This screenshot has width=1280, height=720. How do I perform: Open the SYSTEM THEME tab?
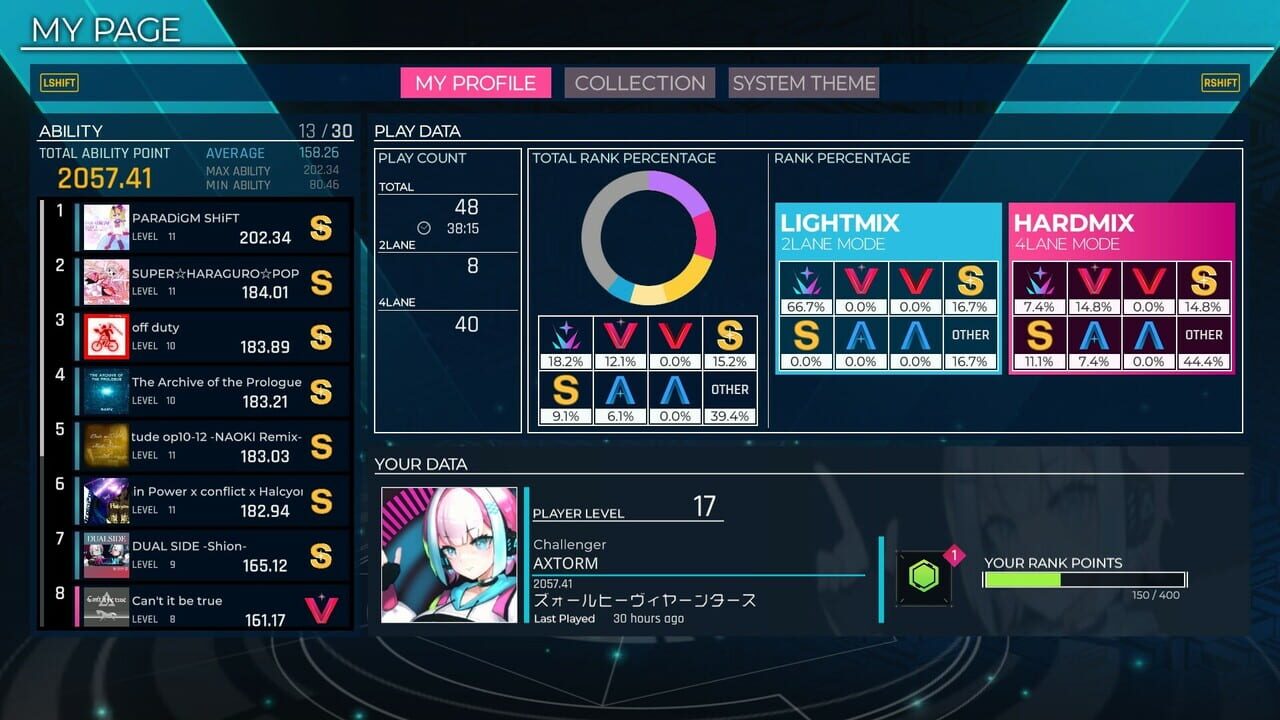(x=803, y=83)
